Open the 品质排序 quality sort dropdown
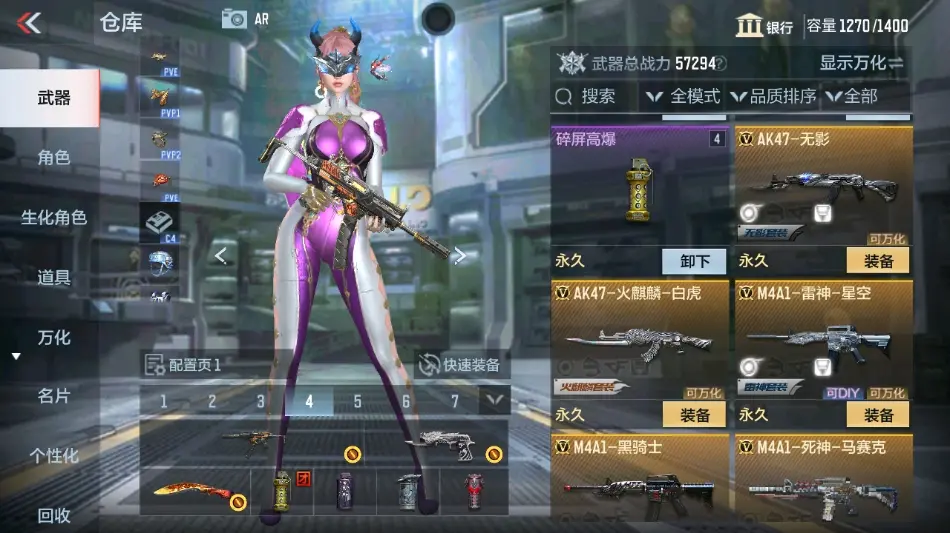This screenshot has height=533, width=950. [x=773, y=96]
